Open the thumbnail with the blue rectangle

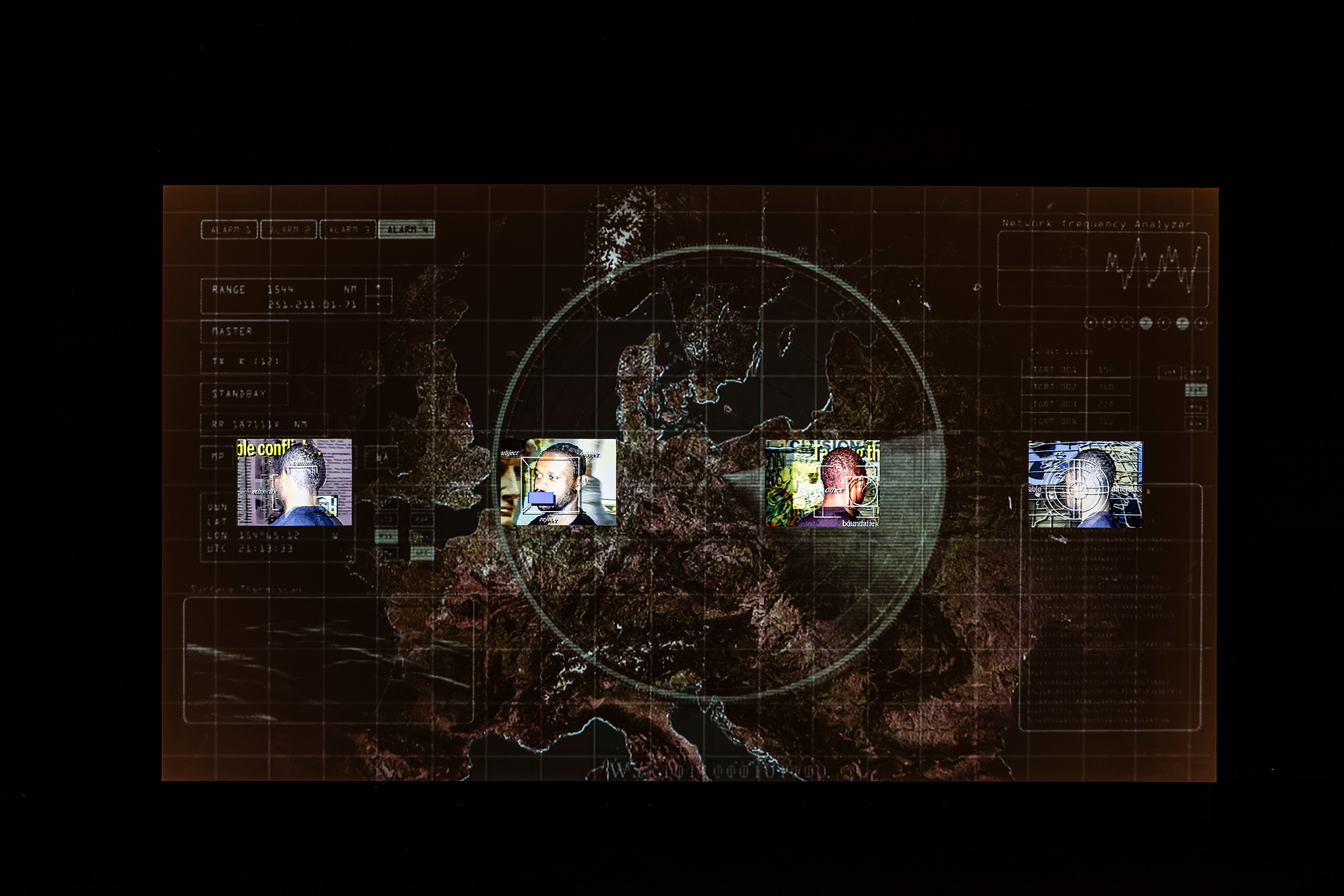coord(558,482)
